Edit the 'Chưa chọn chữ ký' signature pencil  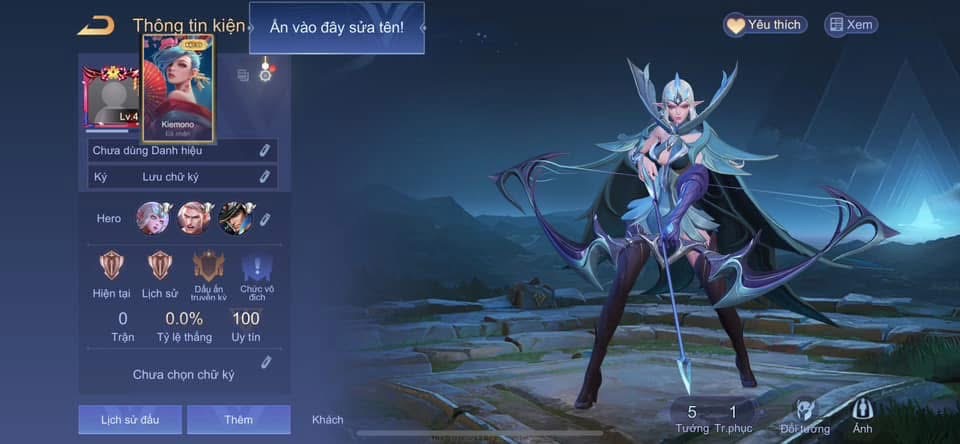266,362
